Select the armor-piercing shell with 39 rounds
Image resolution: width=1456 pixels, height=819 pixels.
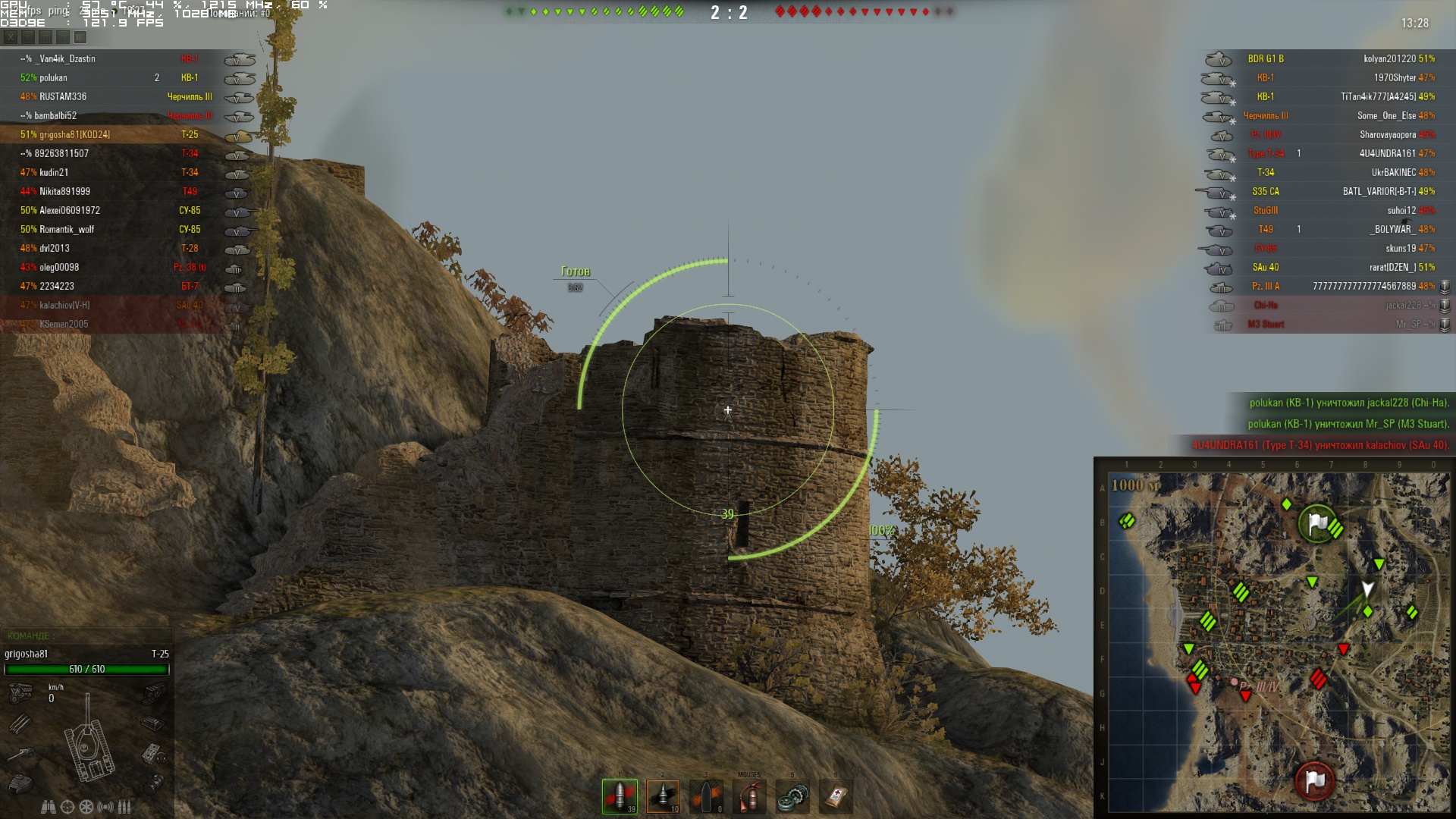(x=620, y=796)
